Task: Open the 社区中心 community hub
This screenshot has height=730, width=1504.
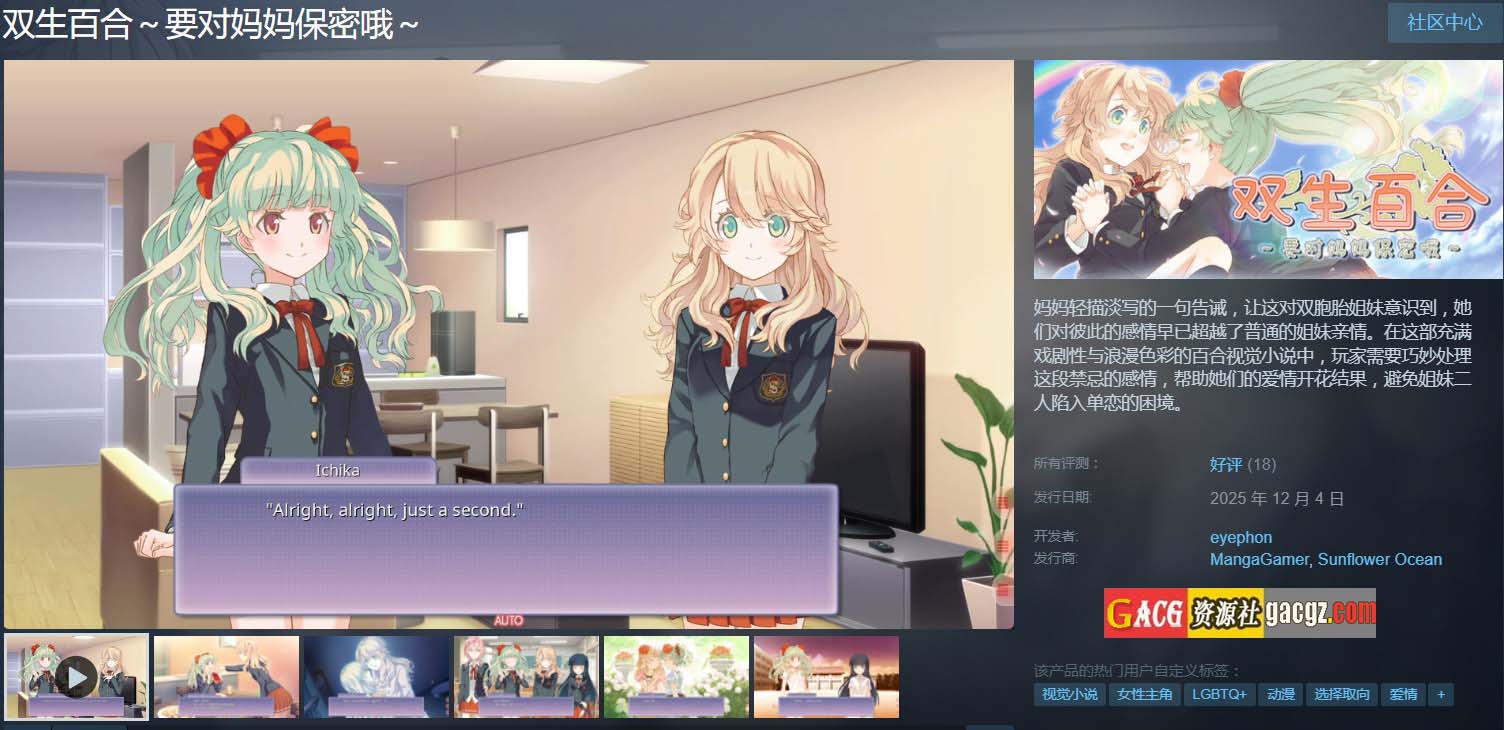Action: 1444,22
